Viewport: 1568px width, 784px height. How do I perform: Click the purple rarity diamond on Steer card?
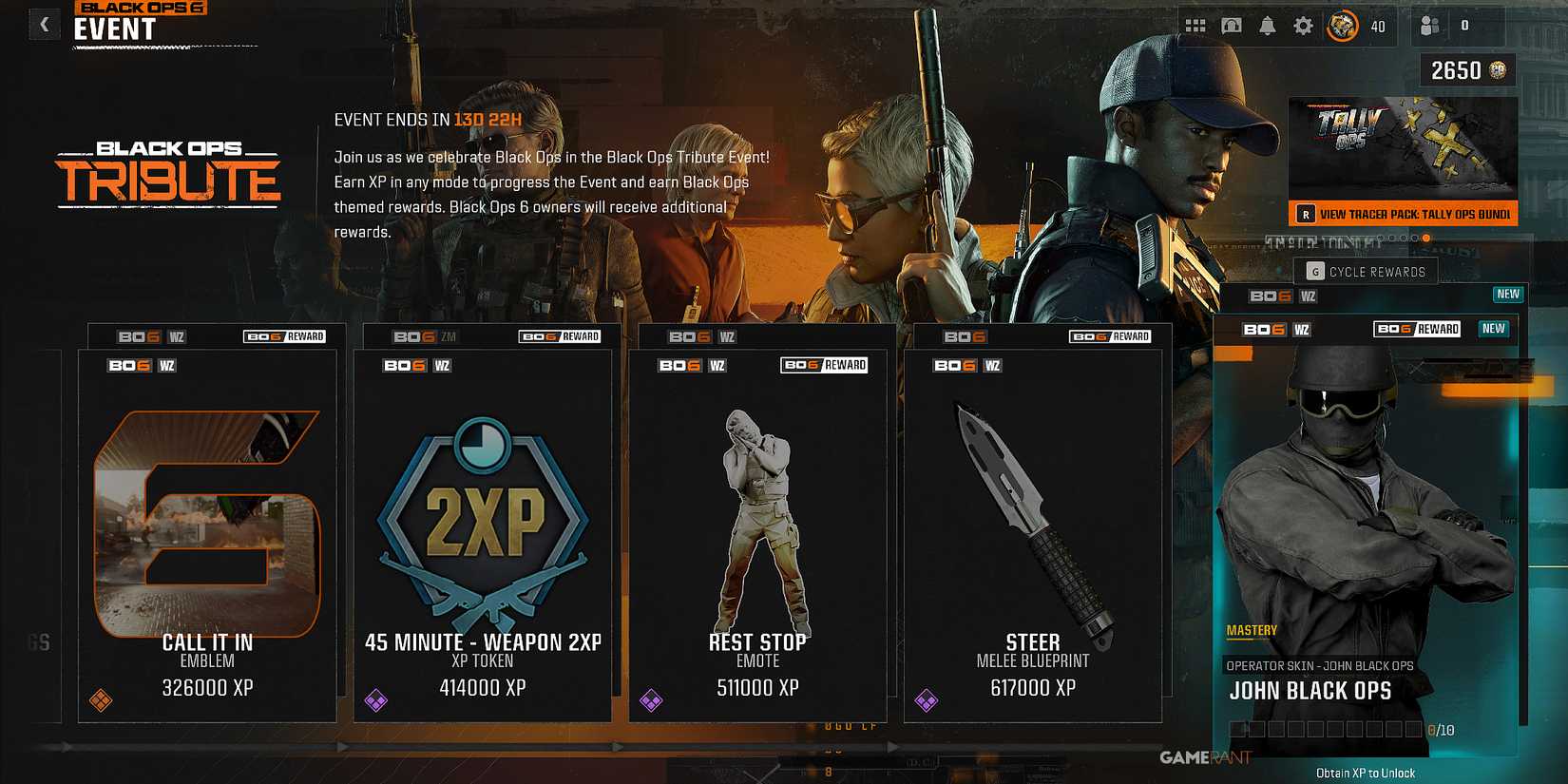(x=928, y=700)
